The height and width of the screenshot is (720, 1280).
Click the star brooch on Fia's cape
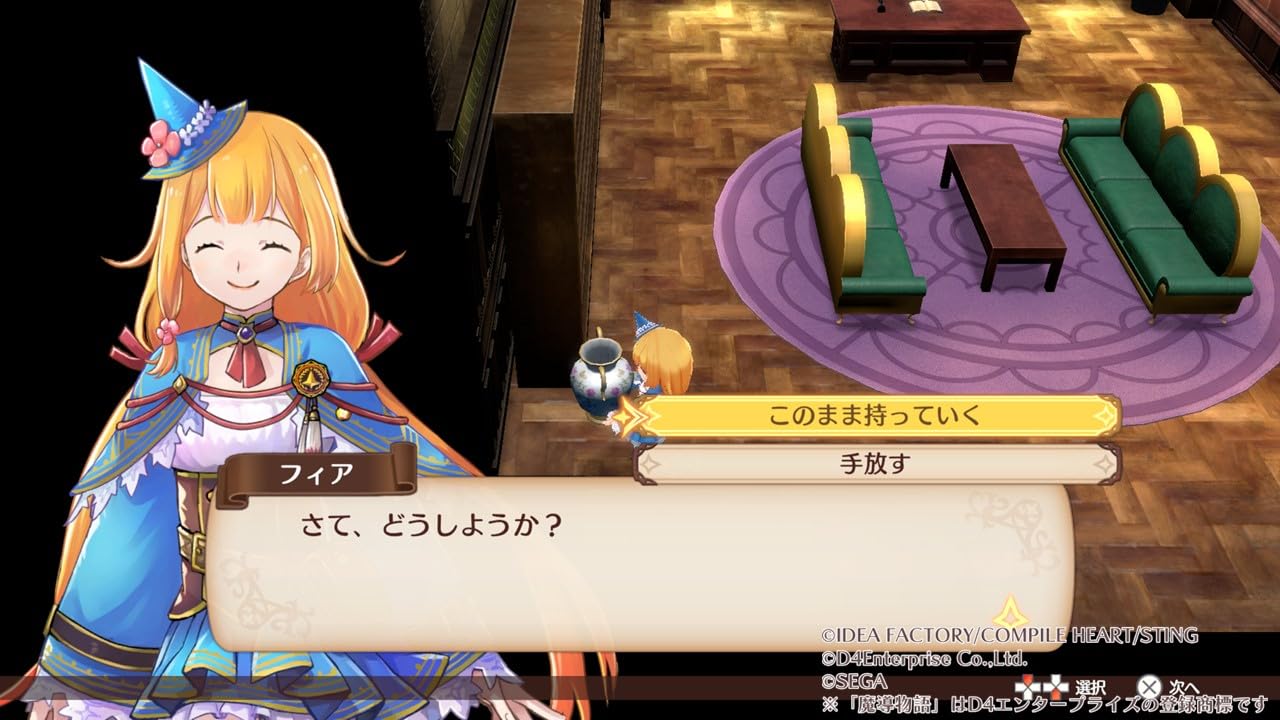tap(310, 380)
